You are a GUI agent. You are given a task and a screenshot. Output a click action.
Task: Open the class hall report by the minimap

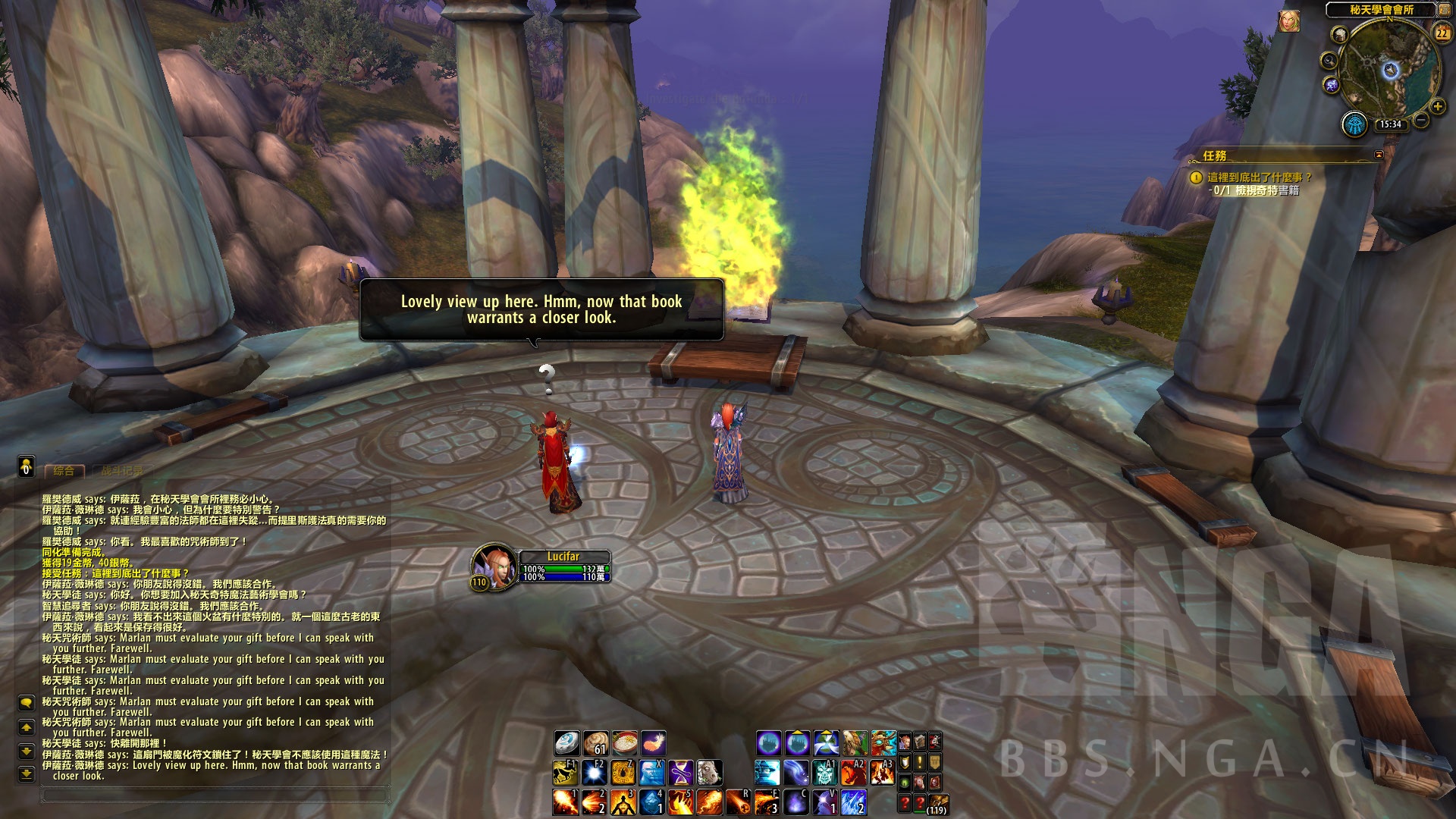[1354, 124]
